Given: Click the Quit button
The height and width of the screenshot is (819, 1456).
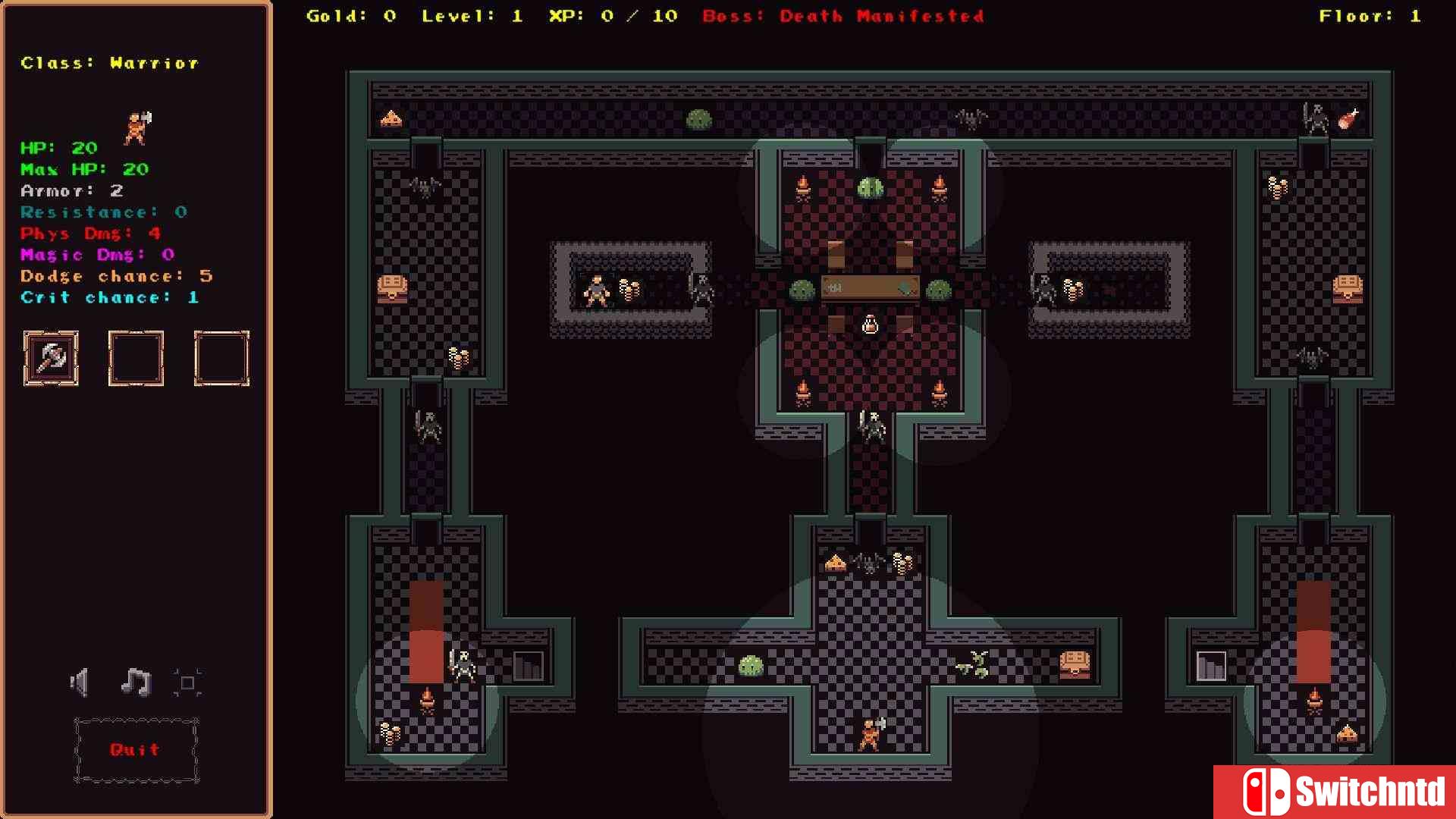Looking at the screenshot, I should [x=135, y=749].
